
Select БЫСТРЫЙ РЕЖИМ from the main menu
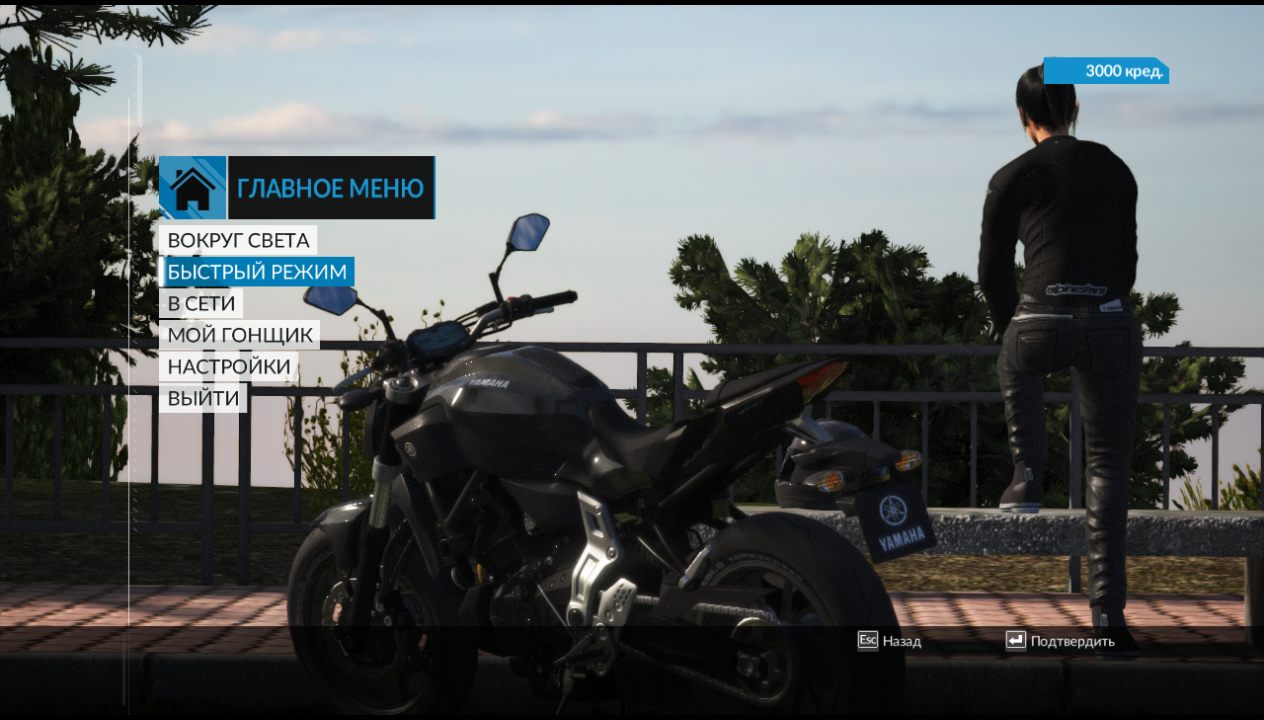click(x=257, y=272)
